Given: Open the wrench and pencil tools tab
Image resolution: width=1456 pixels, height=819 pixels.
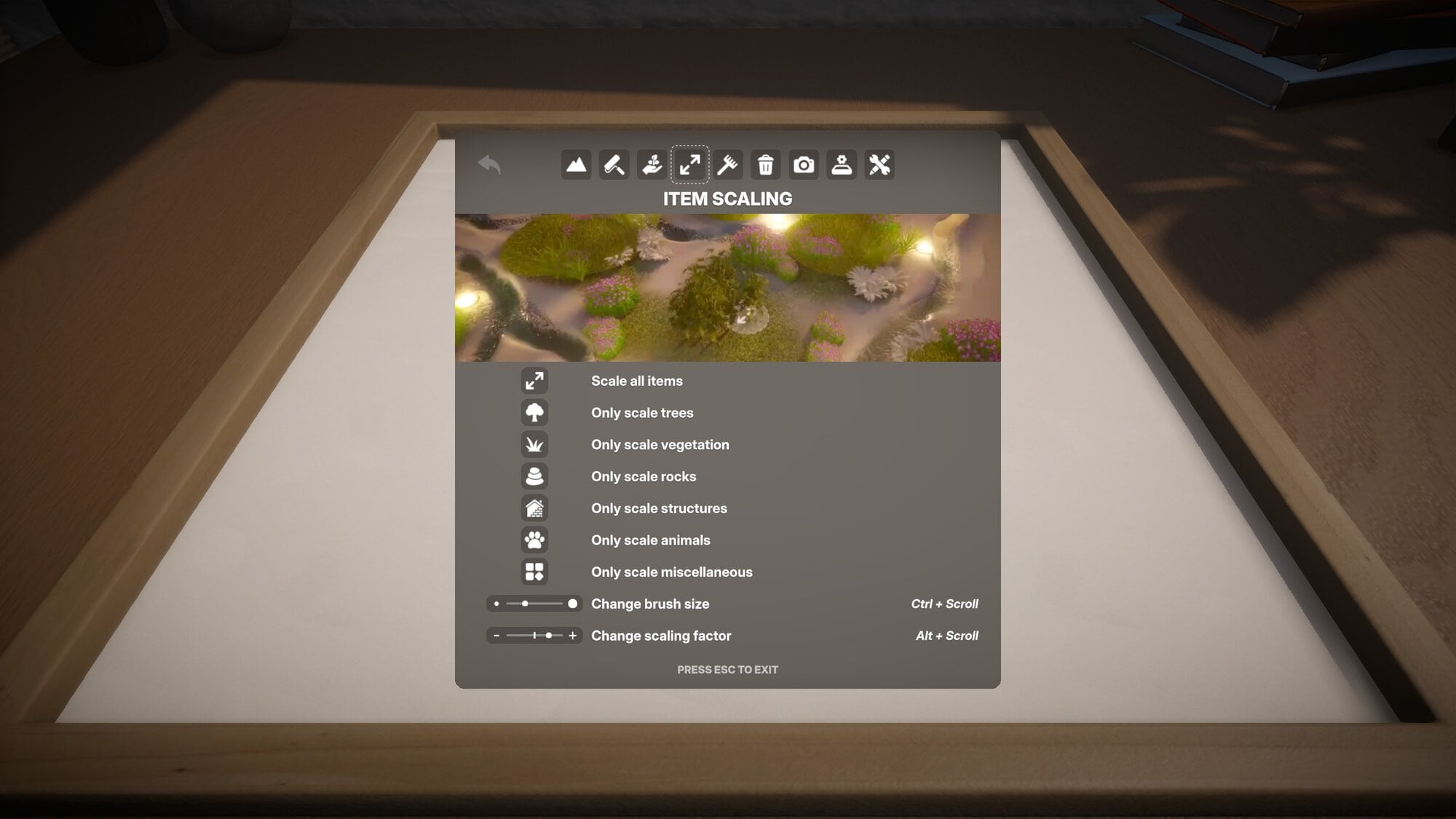Looking at the screenshot, I should pyautogui.click(x=879, y=165).
